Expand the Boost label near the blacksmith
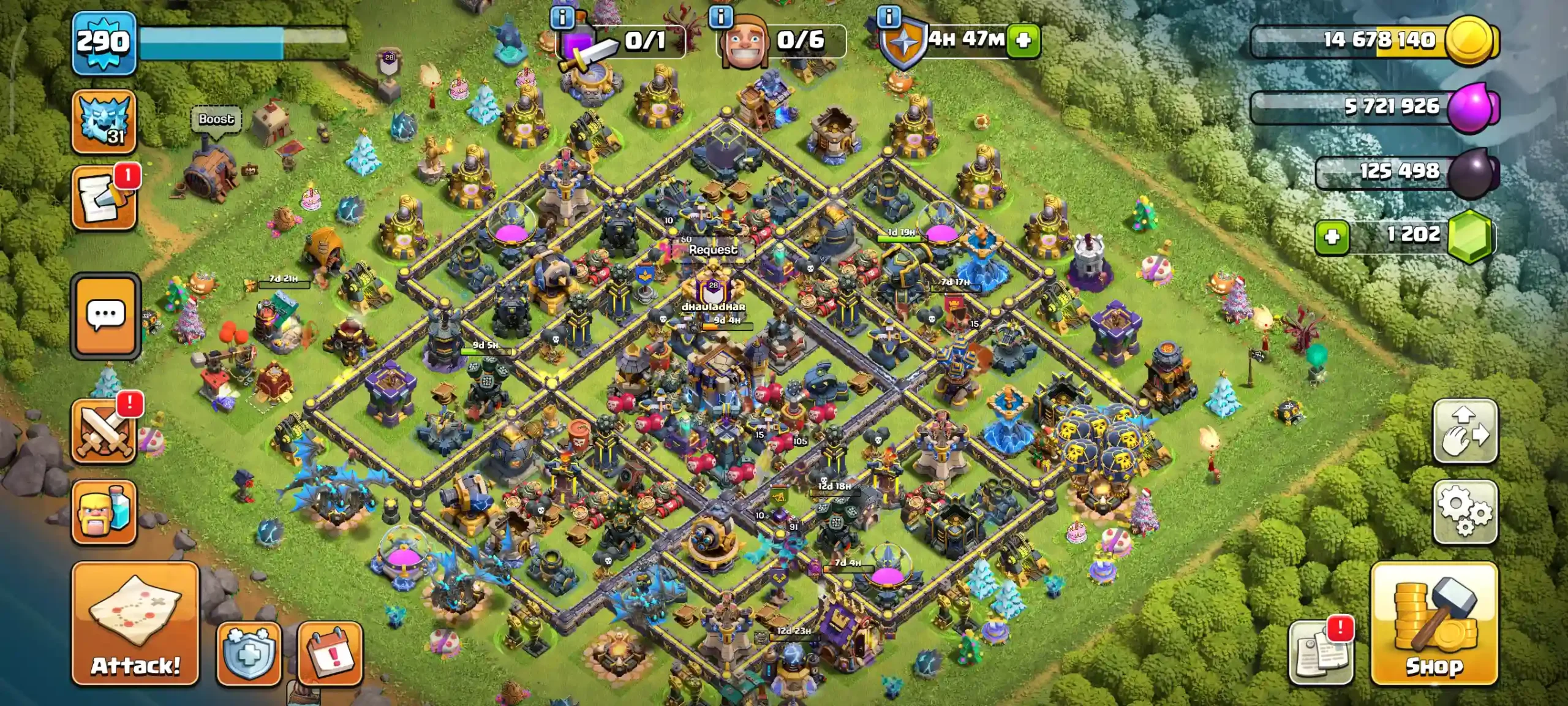This screenshot has width=1568, height=706. 216,119
